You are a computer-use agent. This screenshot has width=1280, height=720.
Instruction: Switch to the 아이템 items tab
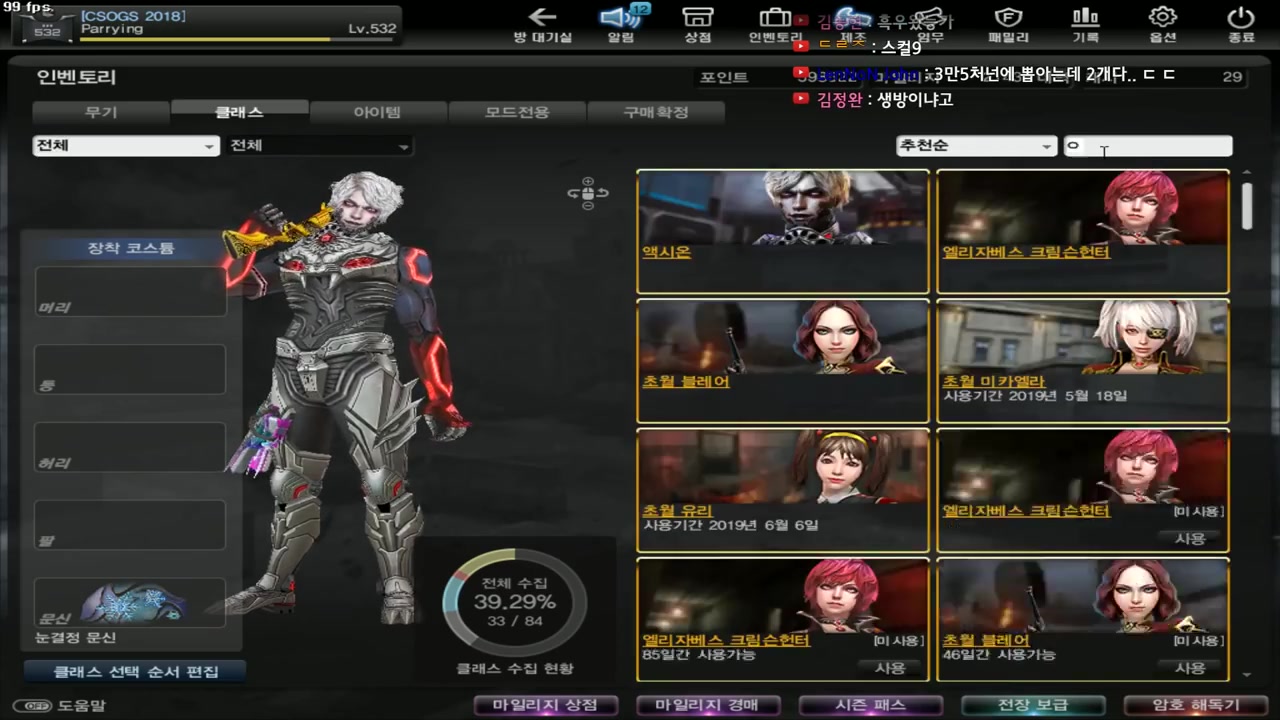[377, 112]
